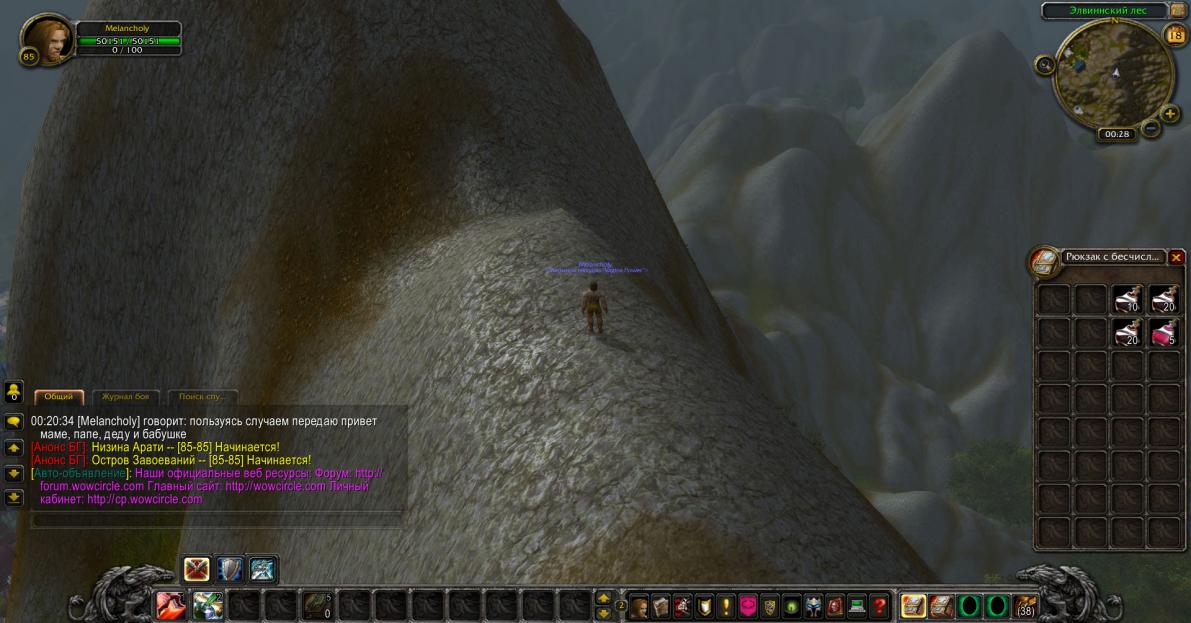
Task: Close the backpack window
Action: [1176, 258]
